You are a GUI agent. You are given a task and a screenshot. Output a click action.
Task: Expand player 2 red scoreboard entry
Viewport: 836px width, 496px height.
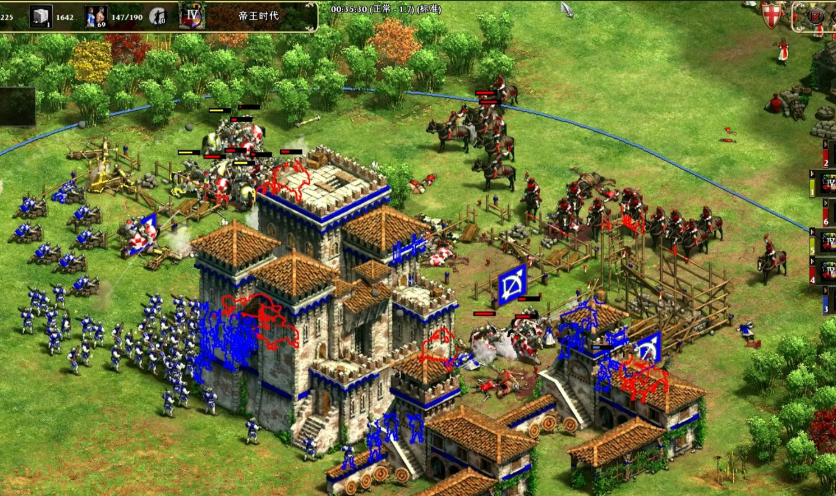point(826,156)
